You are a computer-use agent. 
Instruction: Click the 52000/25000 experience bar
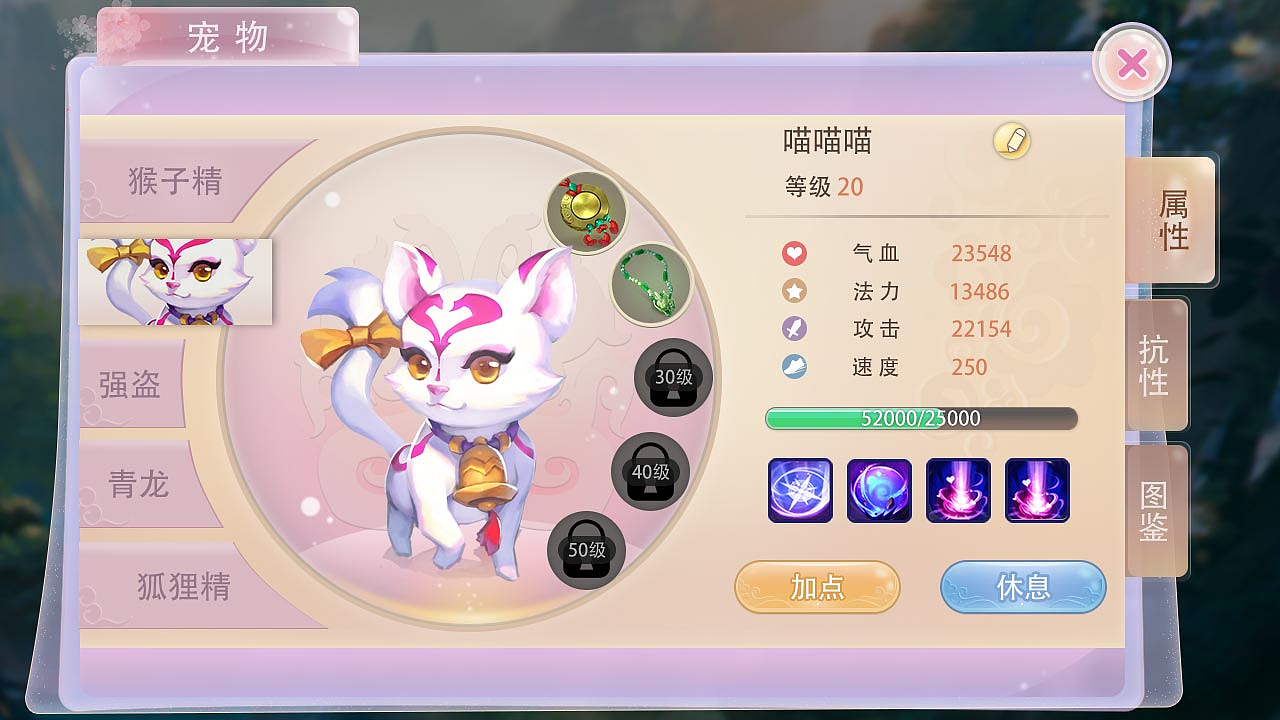click(x=920, y=418)
